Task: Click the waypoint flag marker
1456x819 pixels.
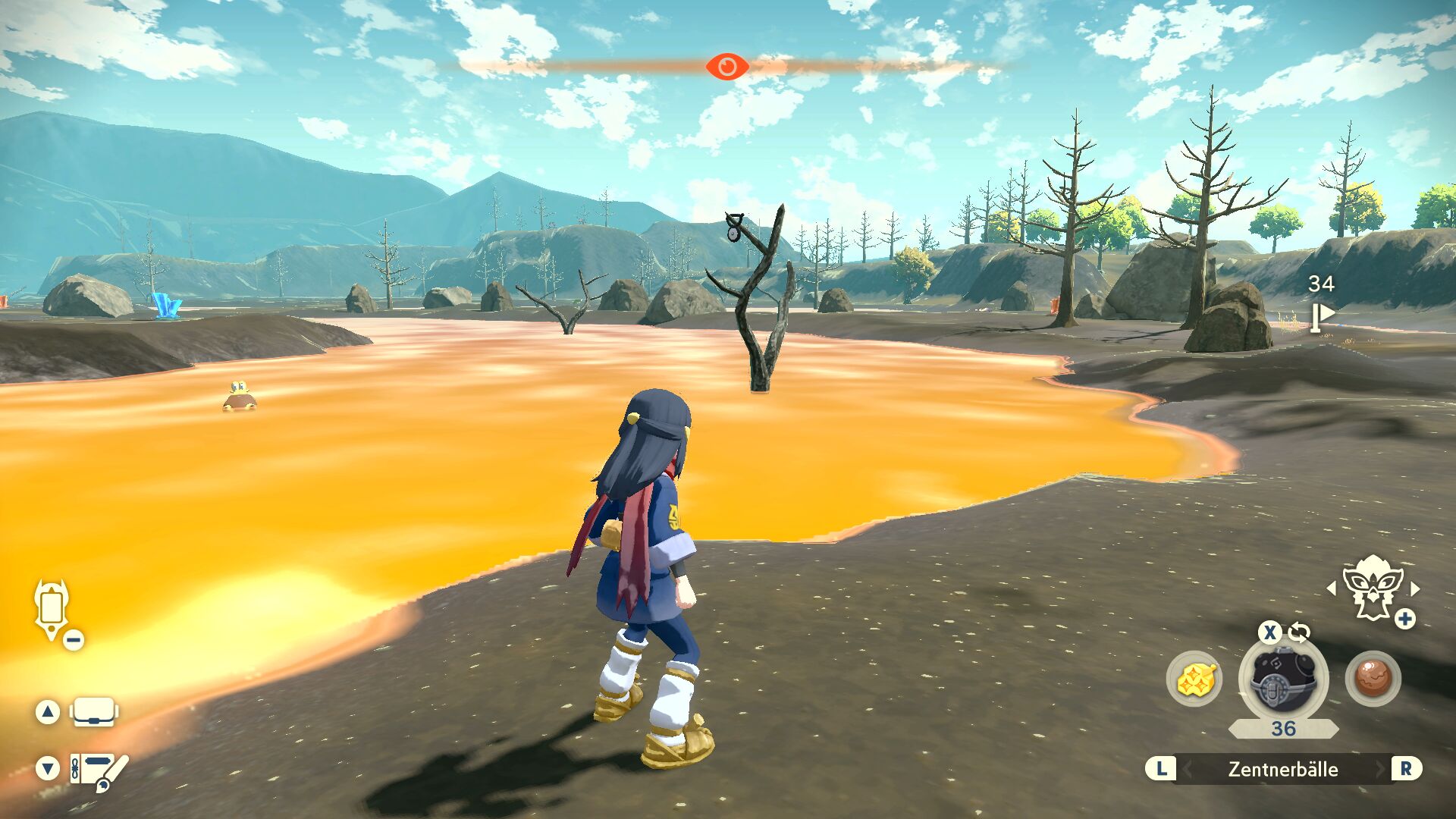Action: click(1322, 317)
